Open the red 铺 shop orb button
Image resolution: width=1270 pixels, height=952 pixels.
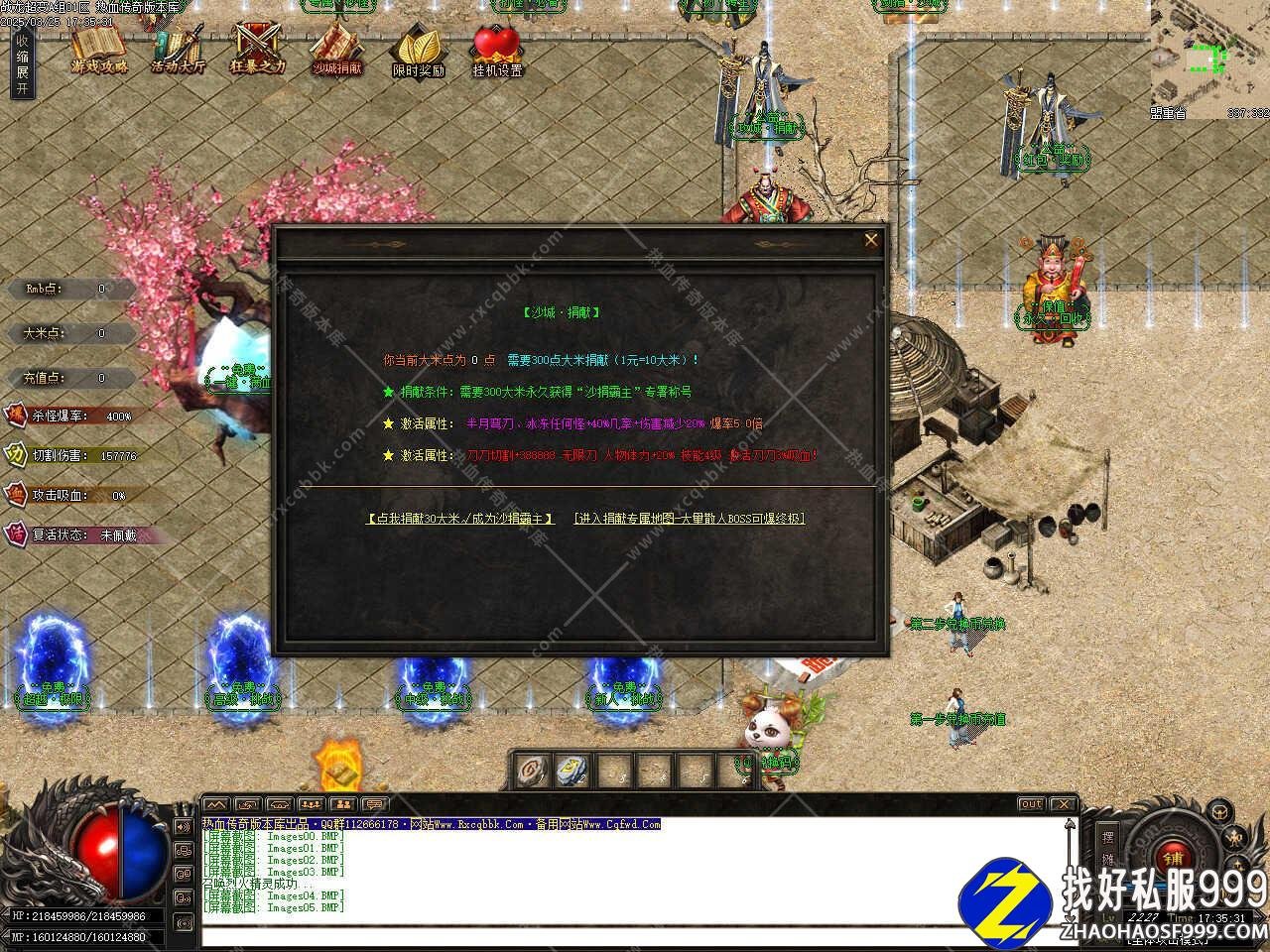[x=1174, y=858]
